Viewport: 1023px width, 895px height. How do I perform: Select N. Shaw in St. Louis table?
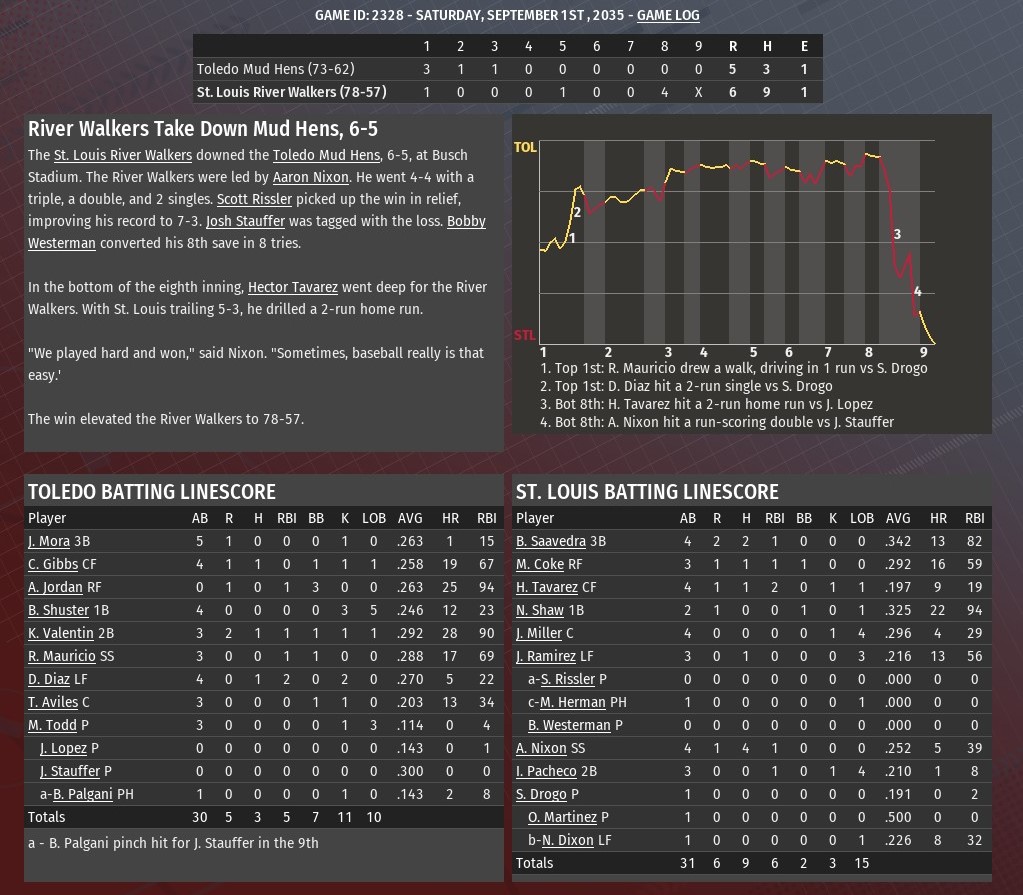click(540, 610)
